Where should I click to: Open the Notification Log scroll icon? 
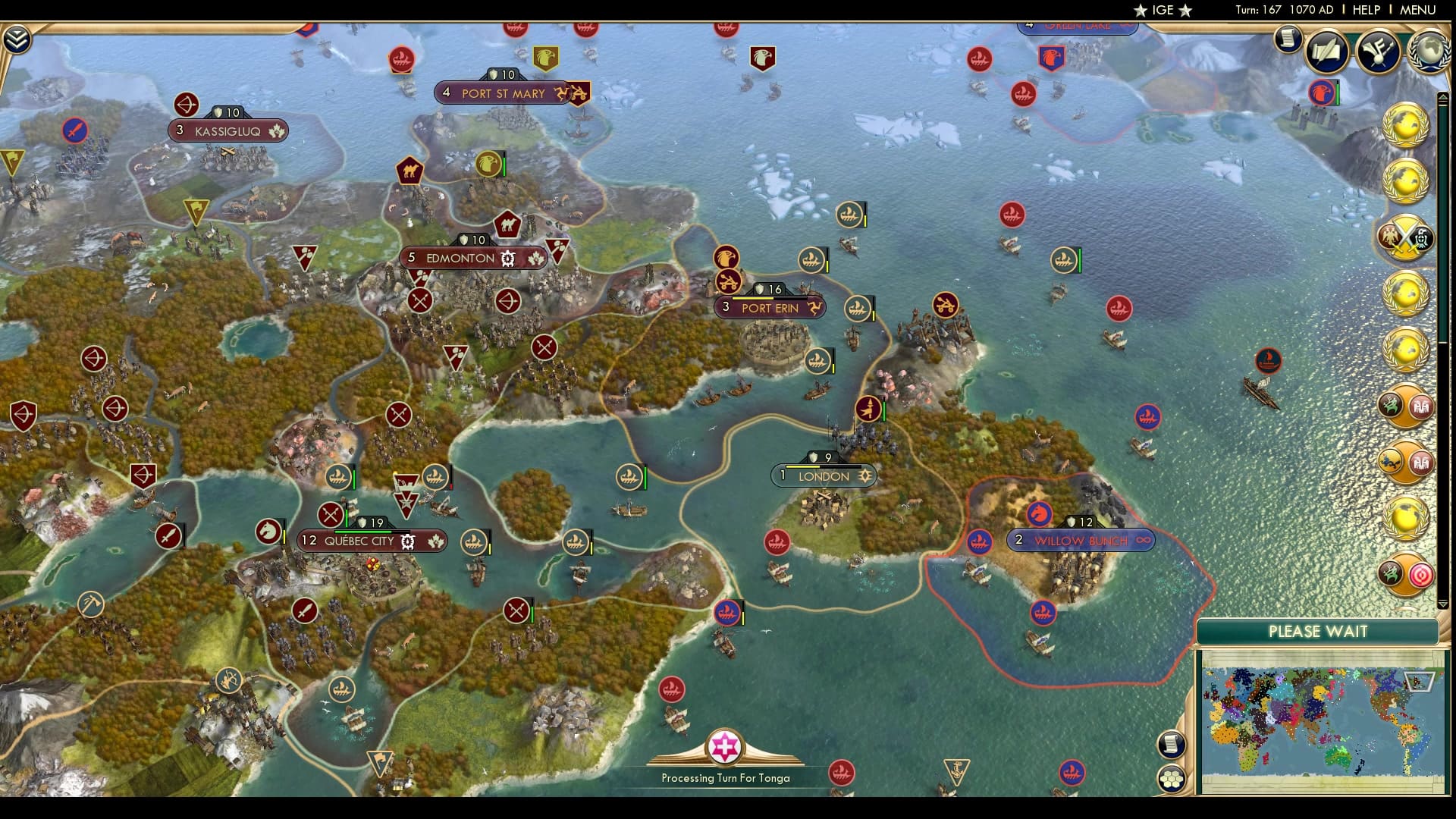(1287, 42)
